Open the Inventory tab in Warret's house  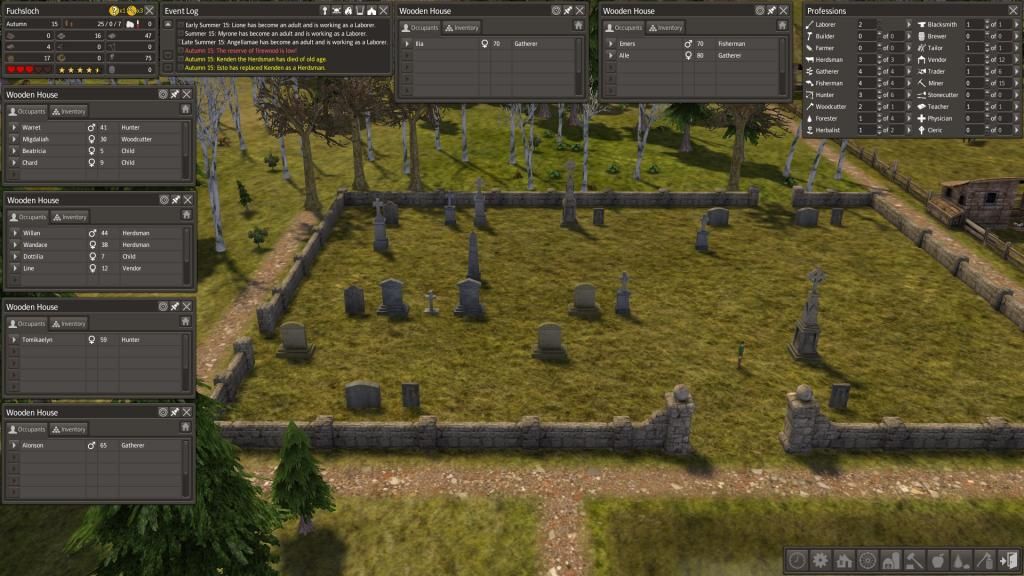pos(69,111)
